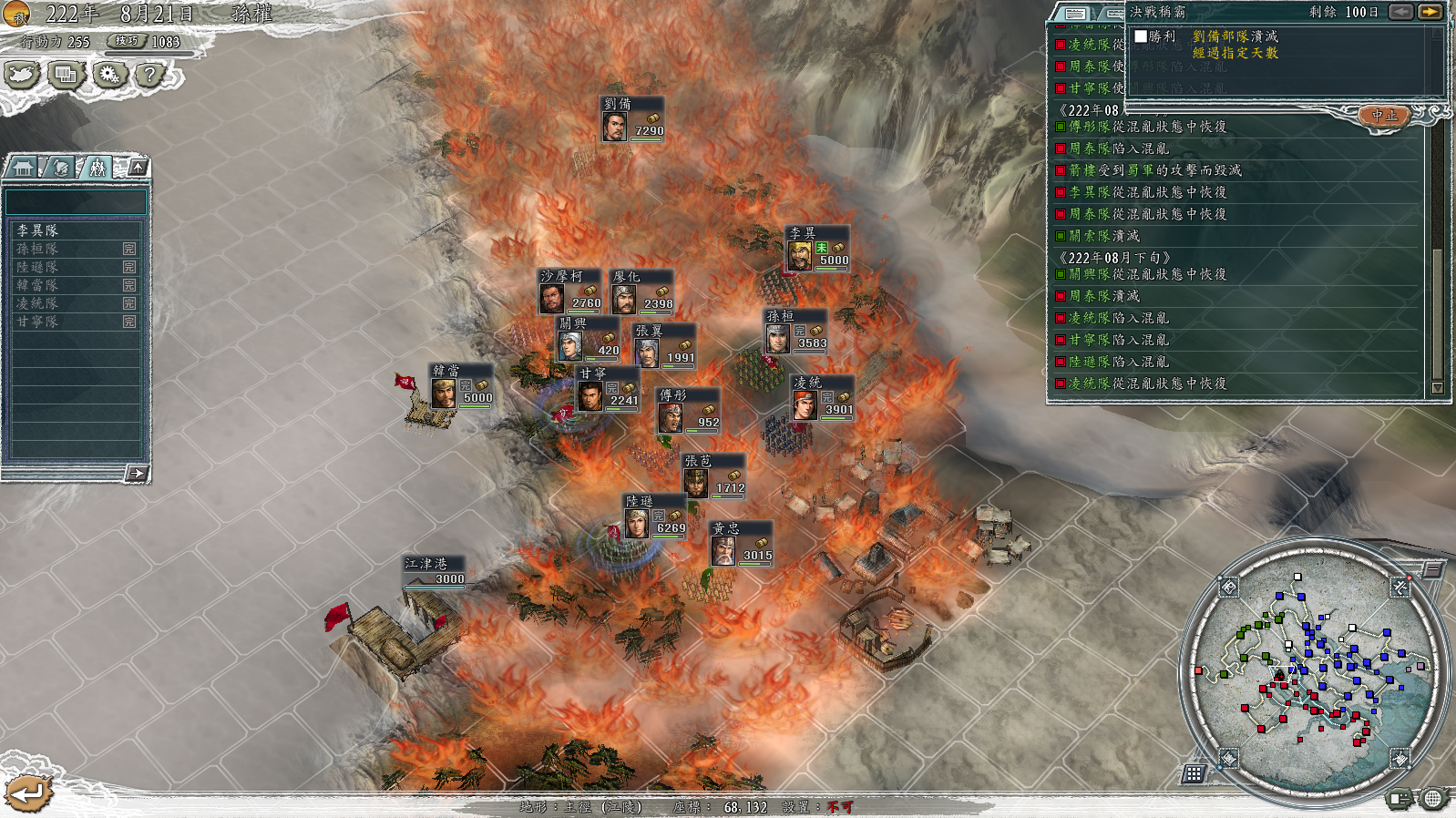This screenshot has height=818, width=1456.
Task: Switch to the officer portrait list tab
Action: click(x=59, y=168)
